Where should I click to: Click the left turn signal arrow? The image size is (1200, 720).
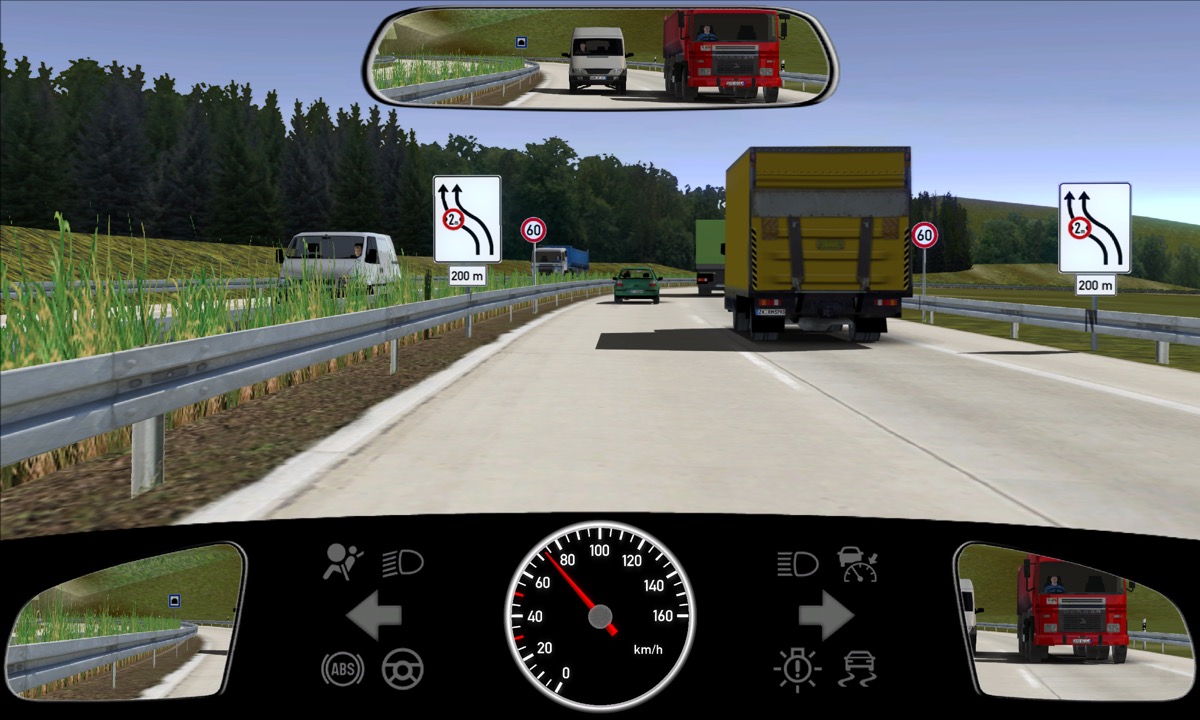(374, 616)
